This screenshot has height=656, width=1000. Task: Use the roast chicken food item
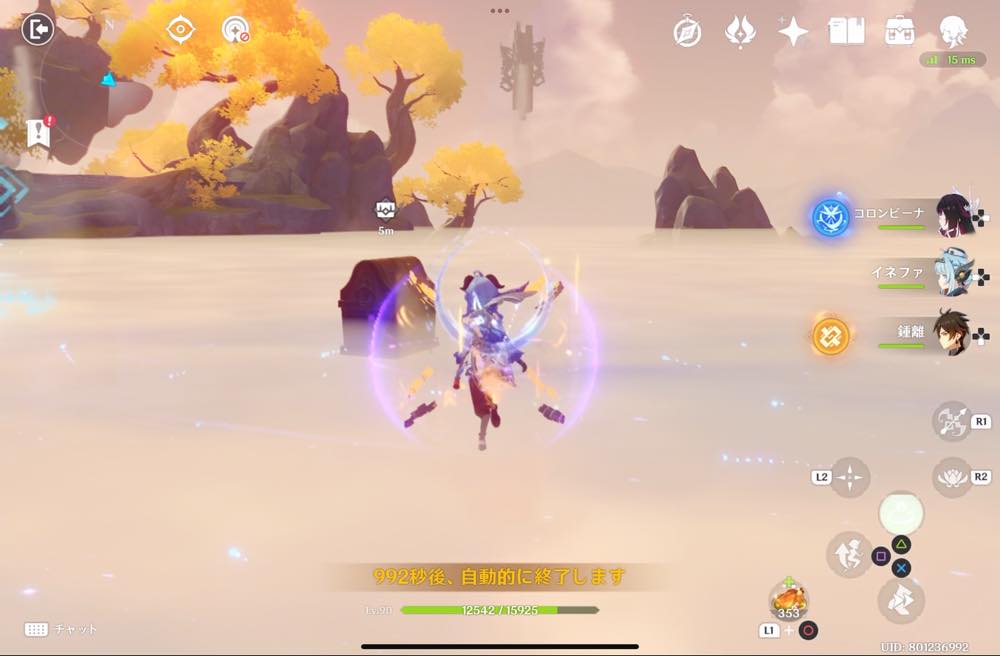[789, 600]
